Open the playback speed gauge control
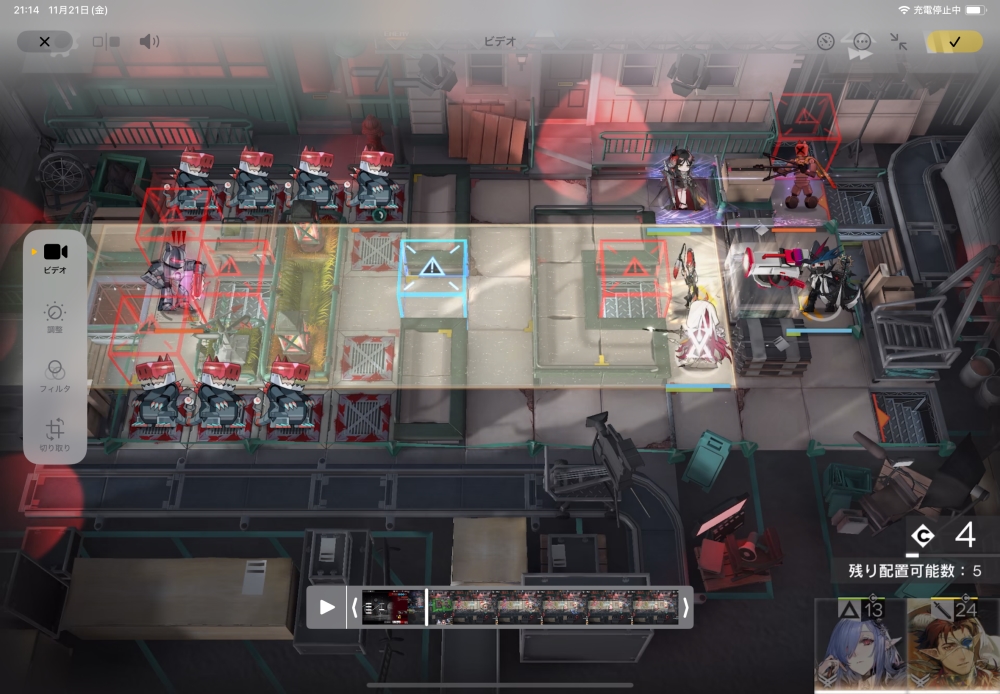Viewport: 1000px width, 694px height. coord(825,42)
